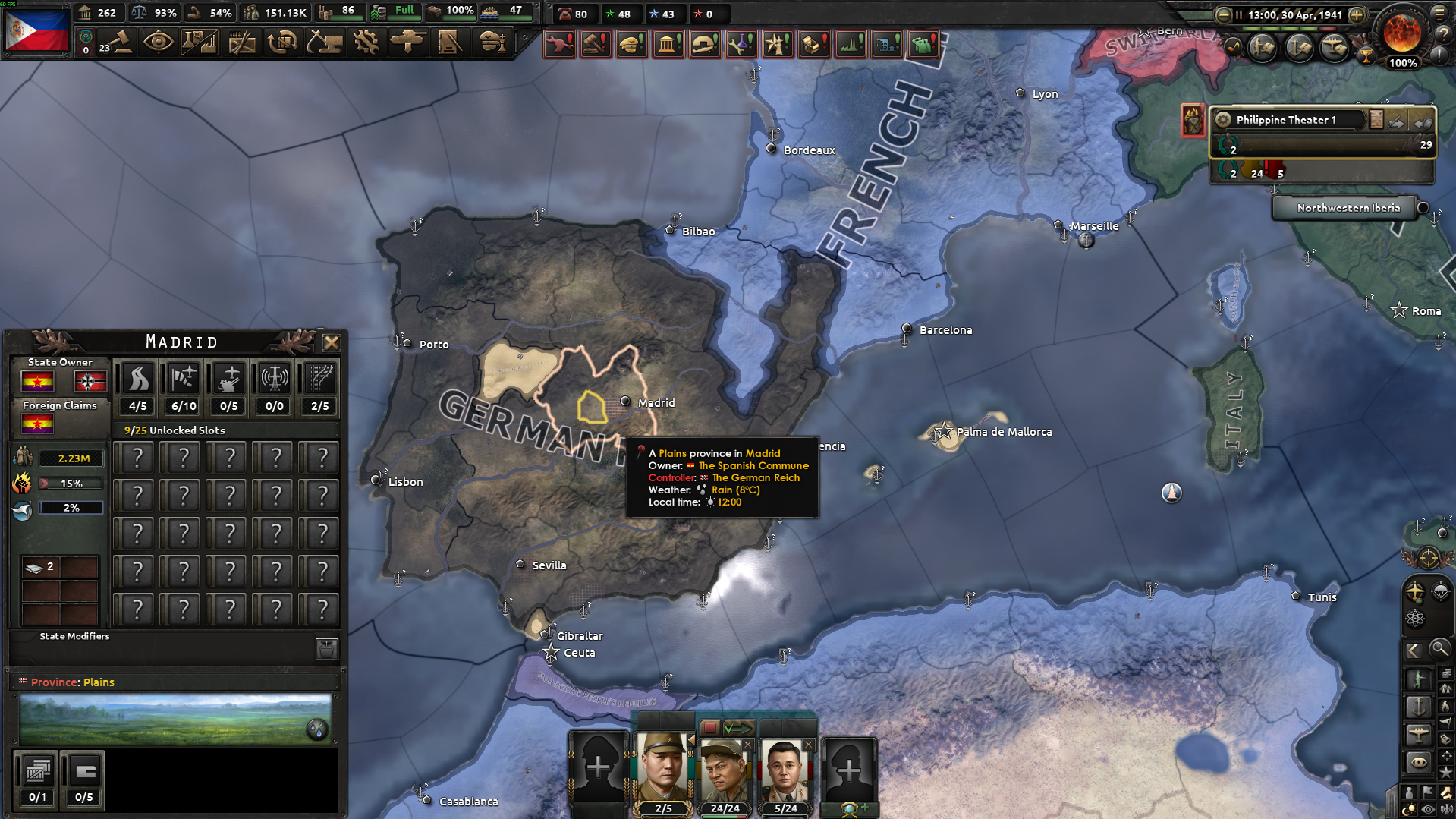Click the German Reich flag under State Owner
This screenshot has height=819, width=1456.
click(x=90, y=381)
